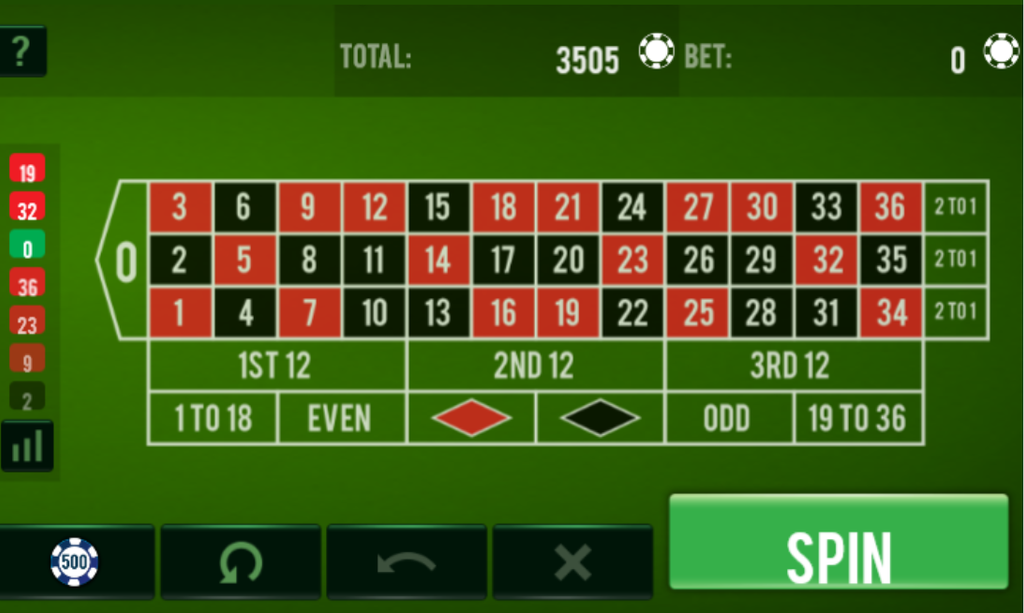
Task: Bet on the 1ST 12 dozen
Action: (276, 366)
